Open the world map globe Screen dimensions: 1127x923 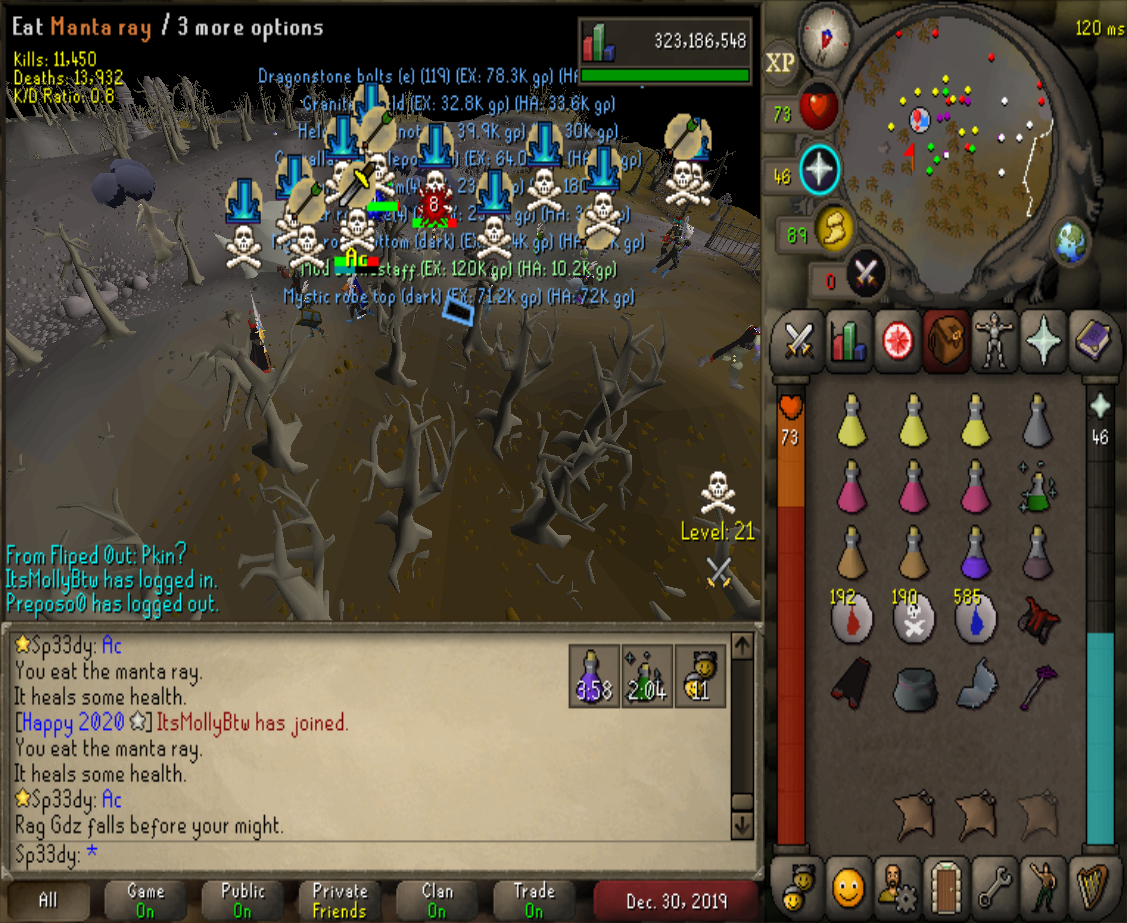1069,240
